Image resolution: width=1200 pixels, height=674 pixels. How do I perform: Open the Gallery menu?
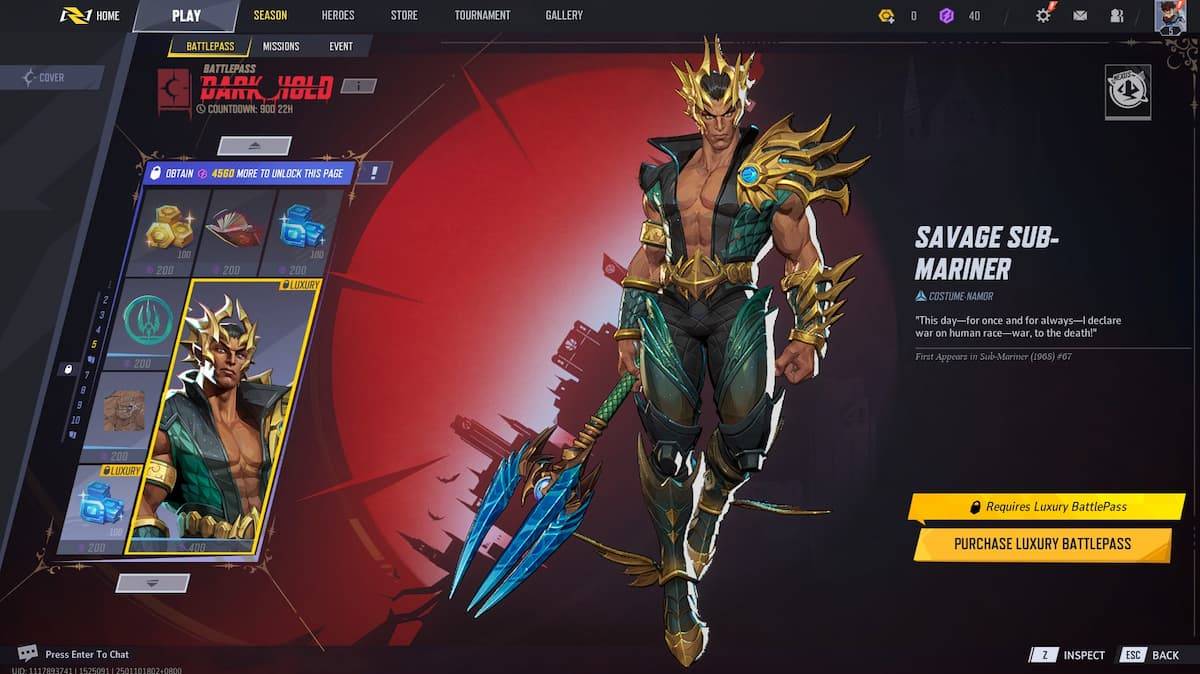coord(564,15)
